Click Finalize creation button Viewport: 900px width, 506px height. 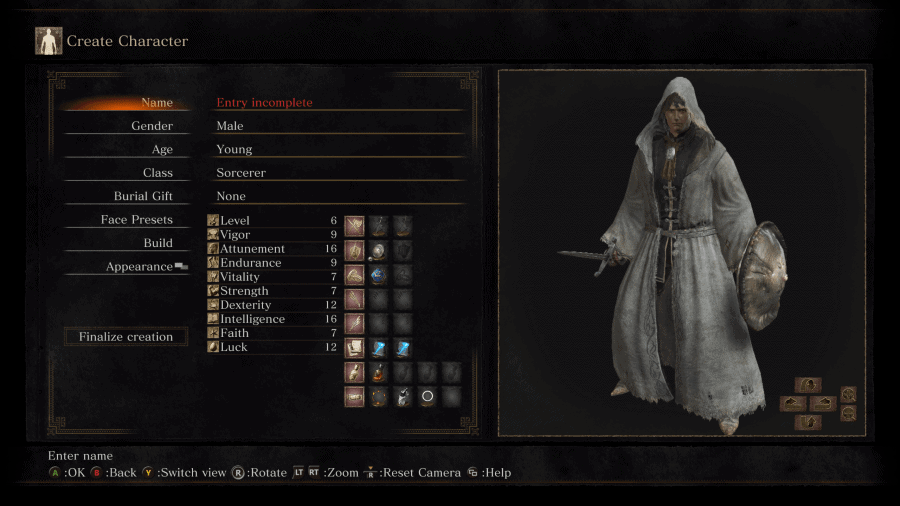[x=126, y=337]
